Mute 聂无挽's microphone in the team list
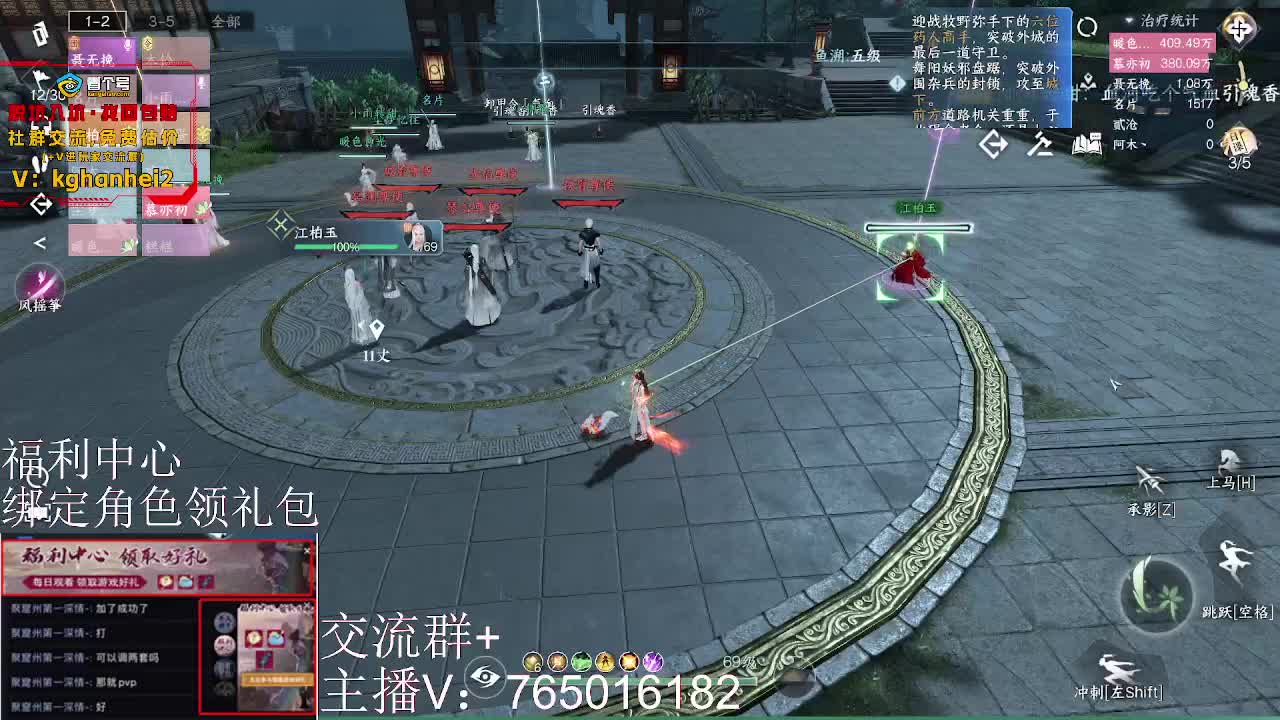Viewport: 1280px width, 720px height. coord(126,44)
